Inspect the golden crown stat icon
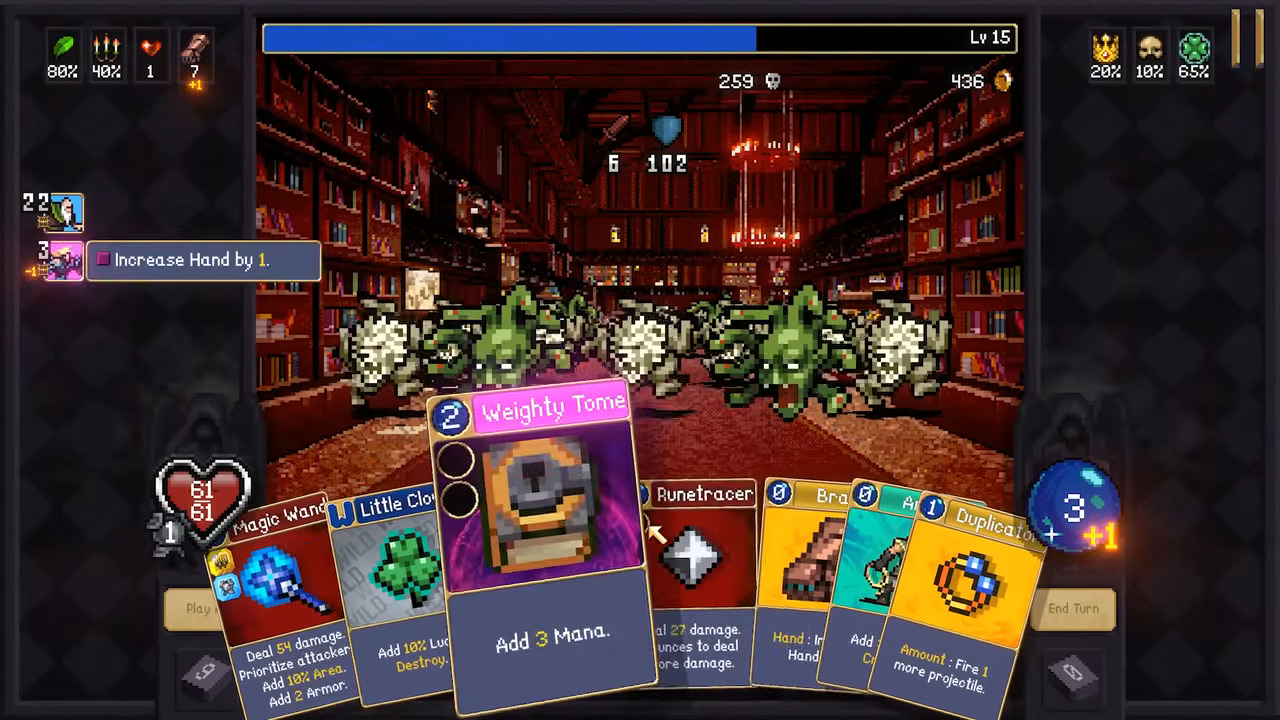The width and height of the screenshot is (1280, 720). 1105,47
